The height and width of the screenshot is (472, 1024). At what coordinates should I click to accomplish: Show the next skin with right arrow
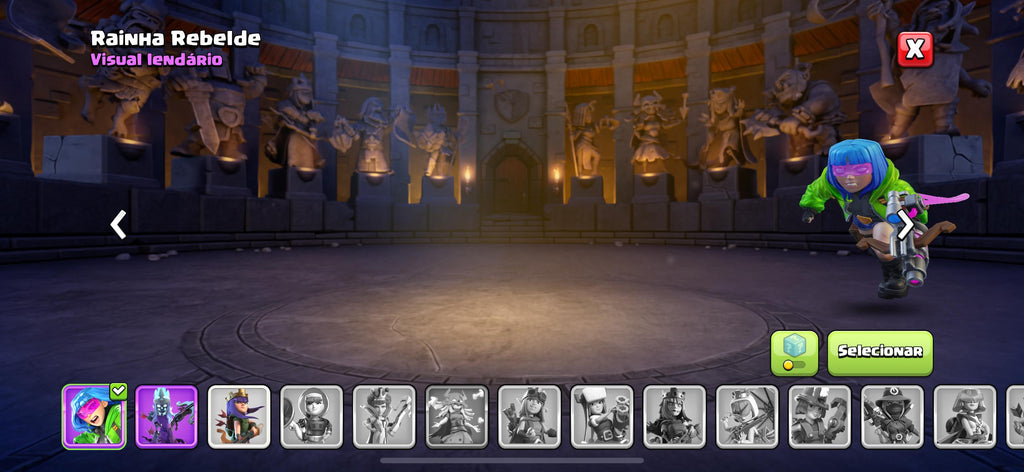pos(904,225)
